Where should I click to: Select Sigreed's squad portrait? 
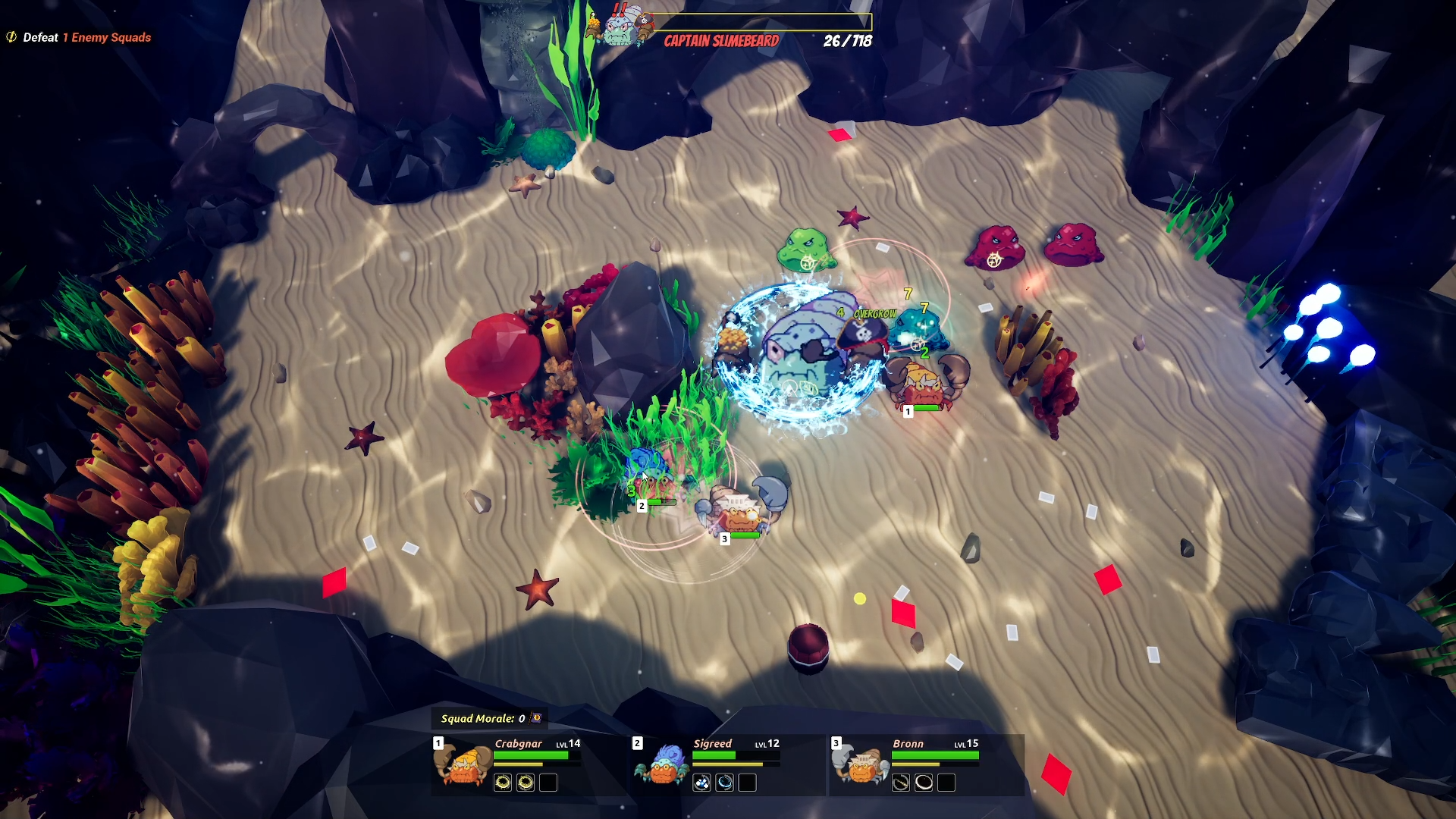[661, 764]
